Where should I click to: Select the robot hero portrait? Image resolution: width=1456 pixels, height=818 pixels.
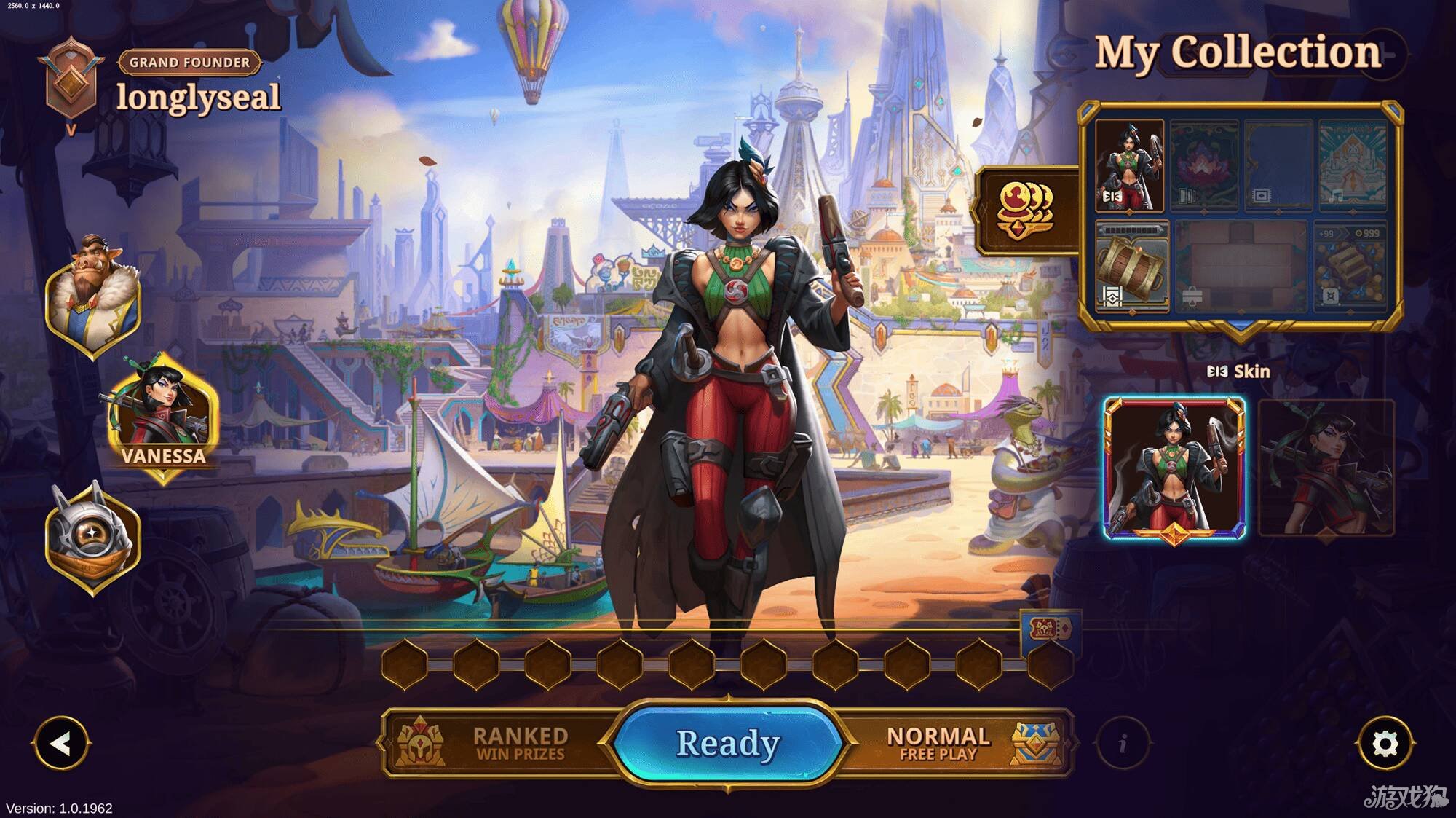pyautogui.click(x=93, y=537)
